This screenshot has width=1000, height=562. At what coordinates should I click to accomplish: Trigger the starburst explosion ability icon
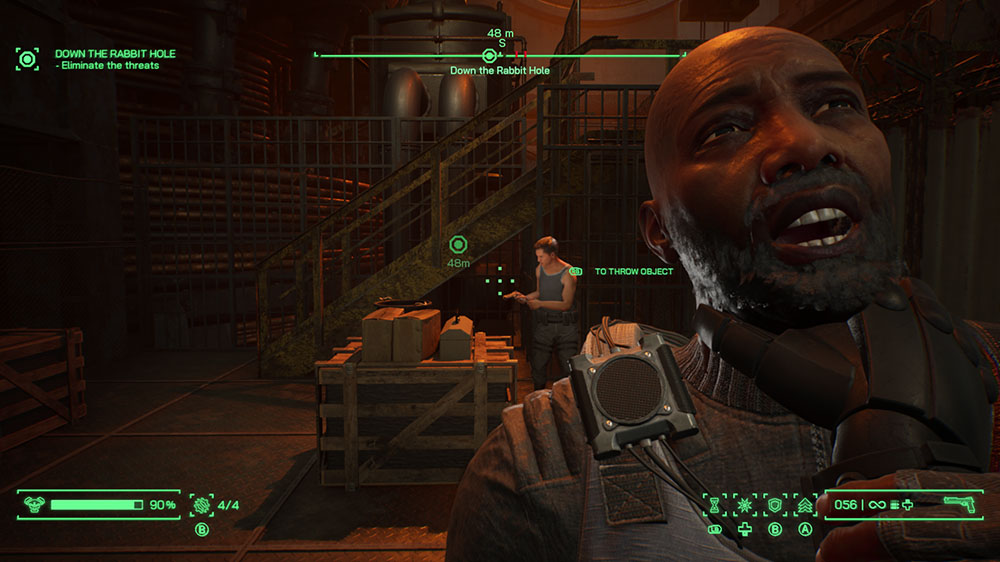744,505
